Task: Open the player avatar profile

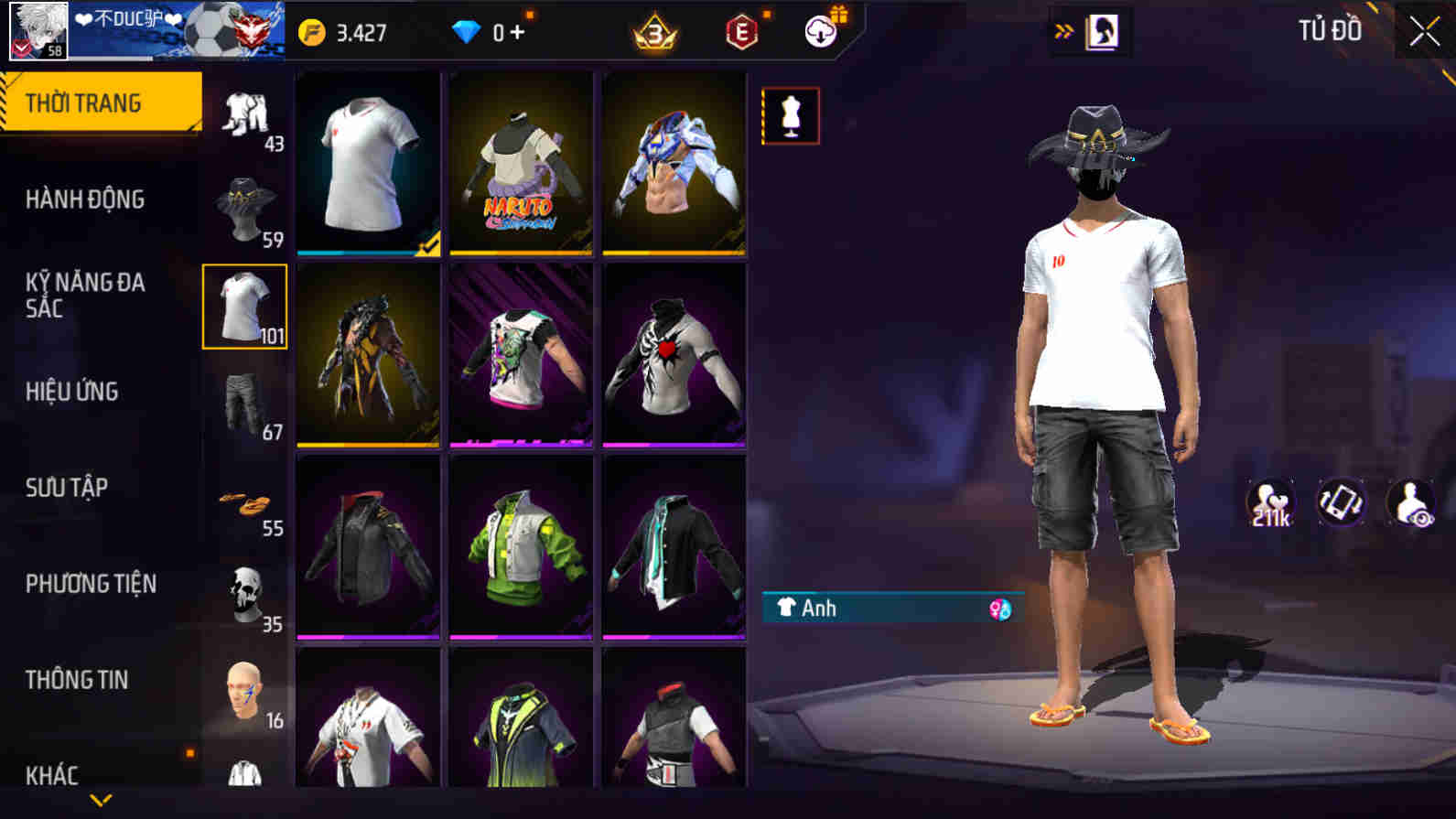Action: (38, 32)
